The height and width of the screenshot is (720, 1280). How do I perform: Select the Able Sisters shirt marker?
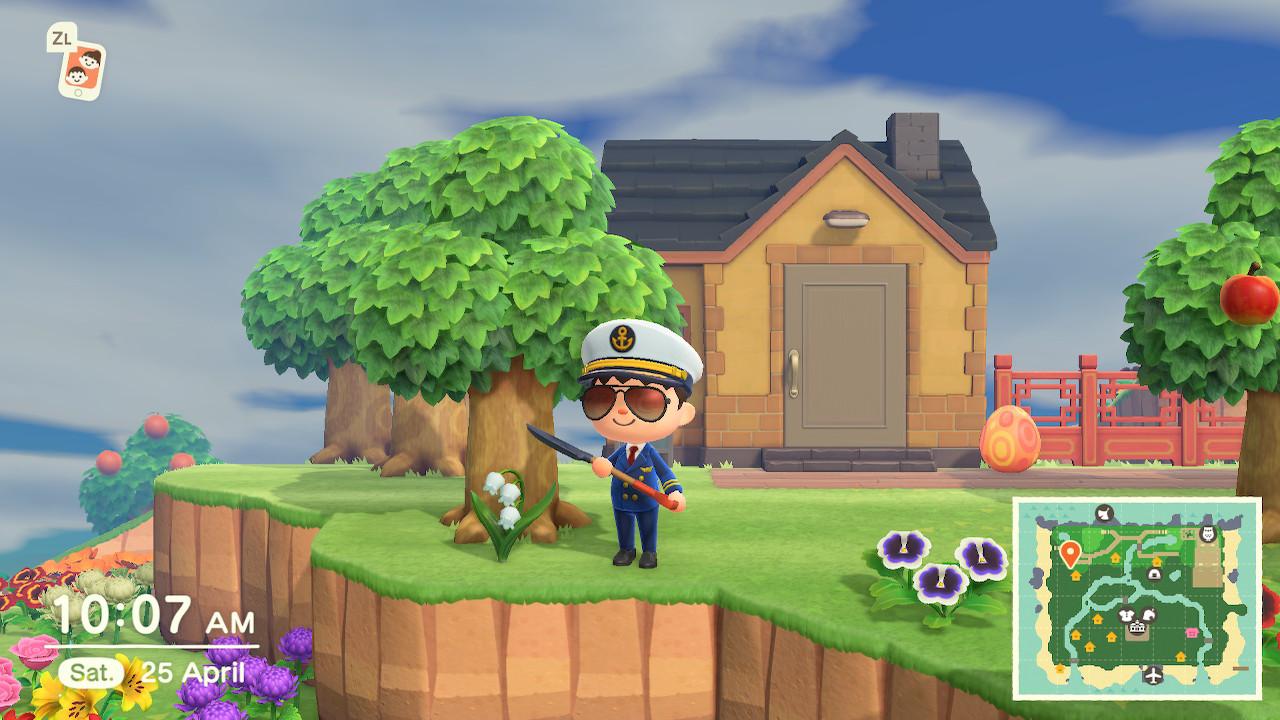point(1126,615)
